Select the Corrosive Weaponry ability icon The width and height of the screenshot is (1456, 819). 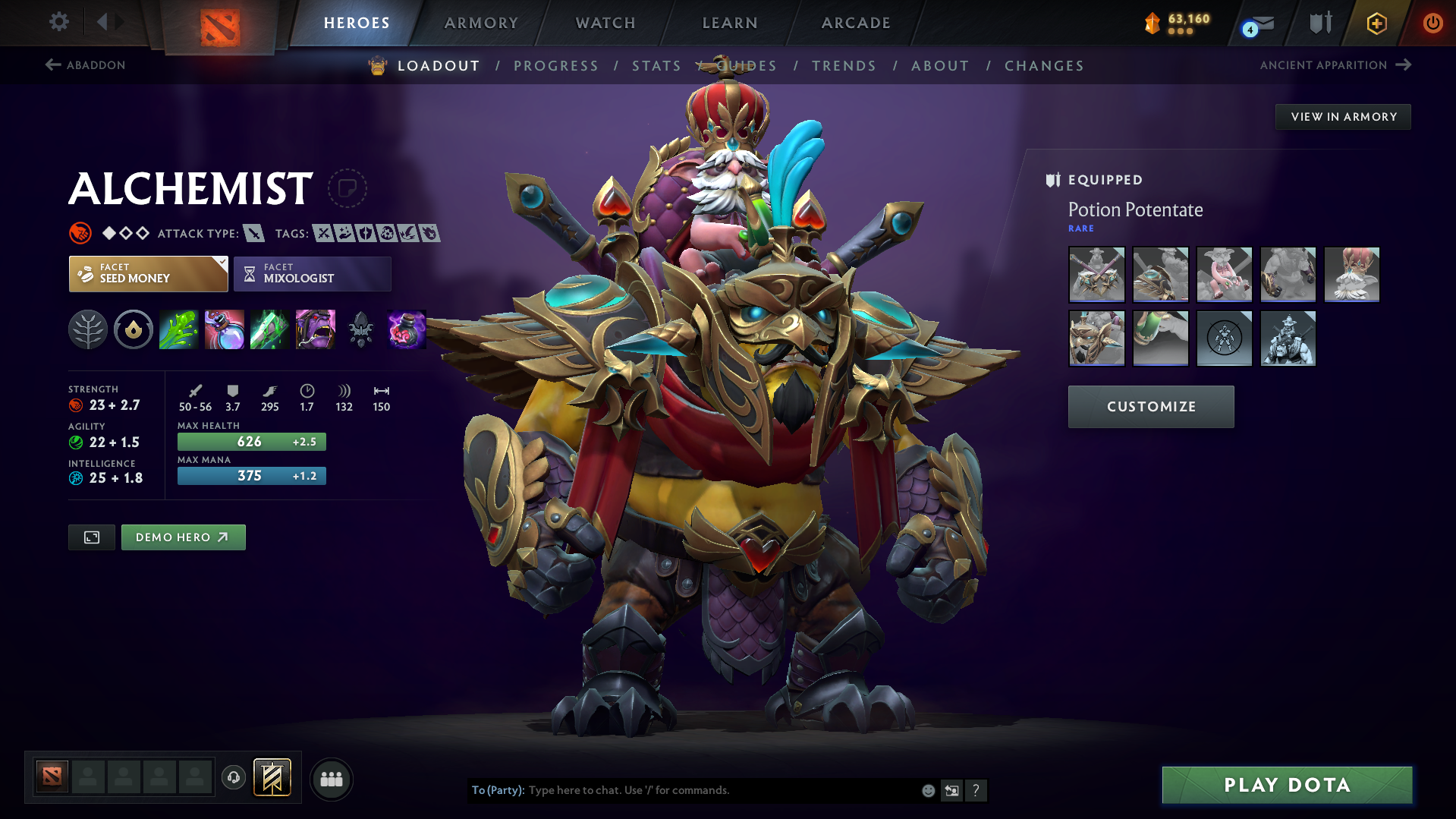pos(269,329)
